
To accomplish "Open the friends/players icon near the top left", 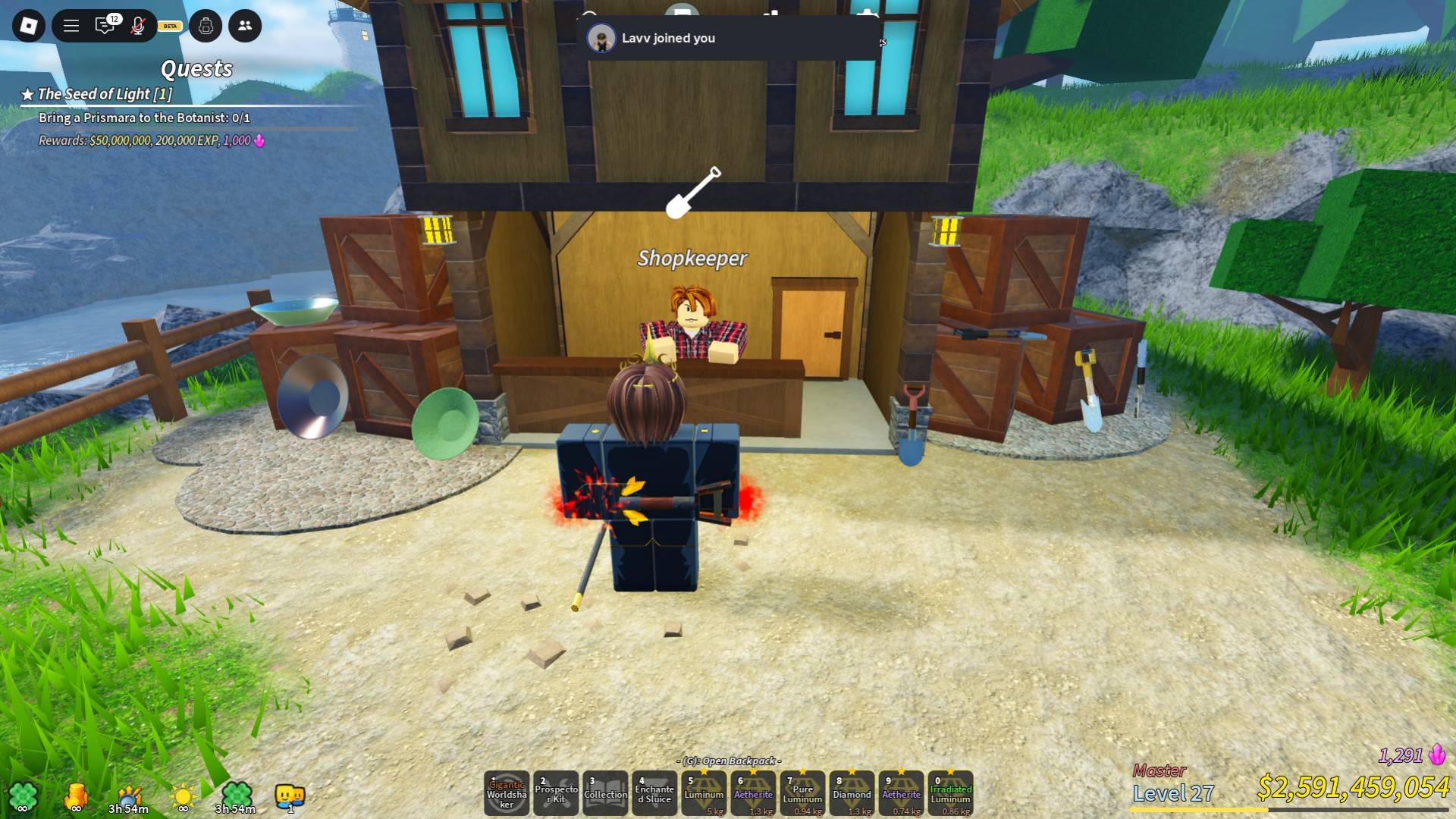I will [x=243, y=26].
